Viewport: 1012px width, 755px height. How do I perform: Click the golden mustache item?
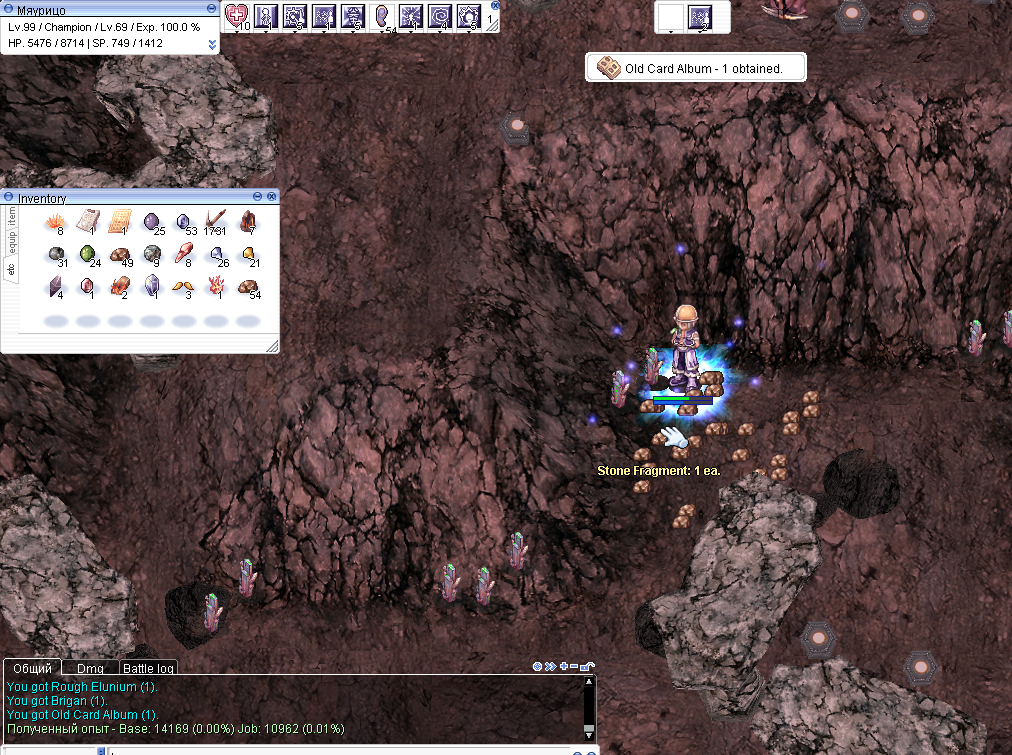[x=183, y=288]
